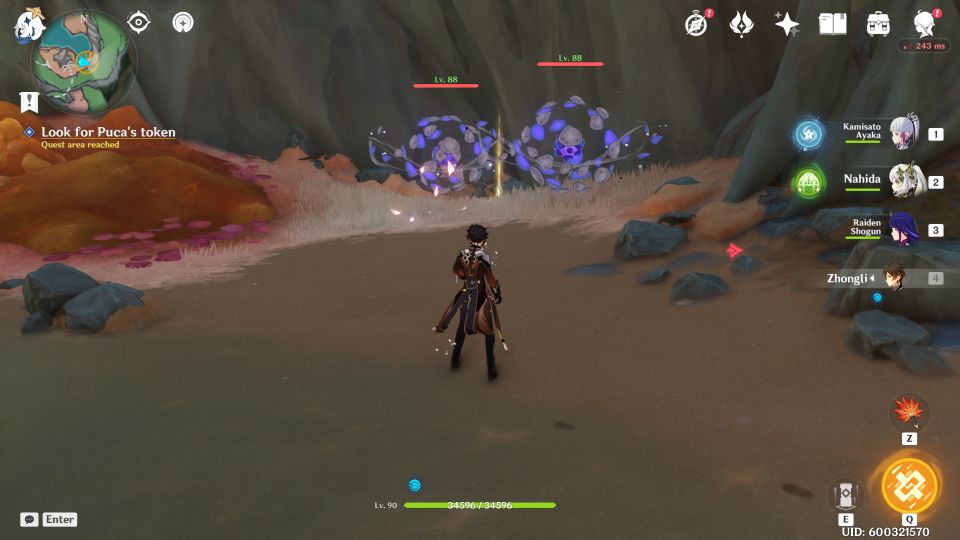960x540 pixels.
Task: Use Zhongli's Elemental Skill
Action: (846, 494)
